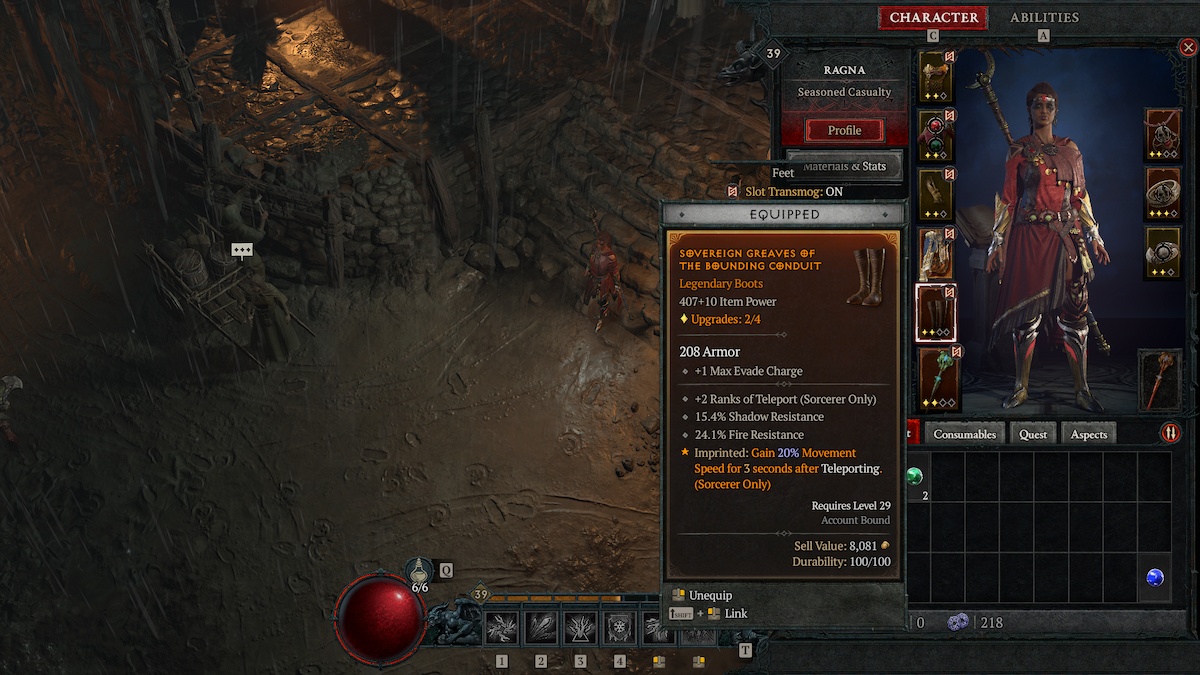Select the equipped amulet slot
1200x675 pixels.
pos(1163,135)
